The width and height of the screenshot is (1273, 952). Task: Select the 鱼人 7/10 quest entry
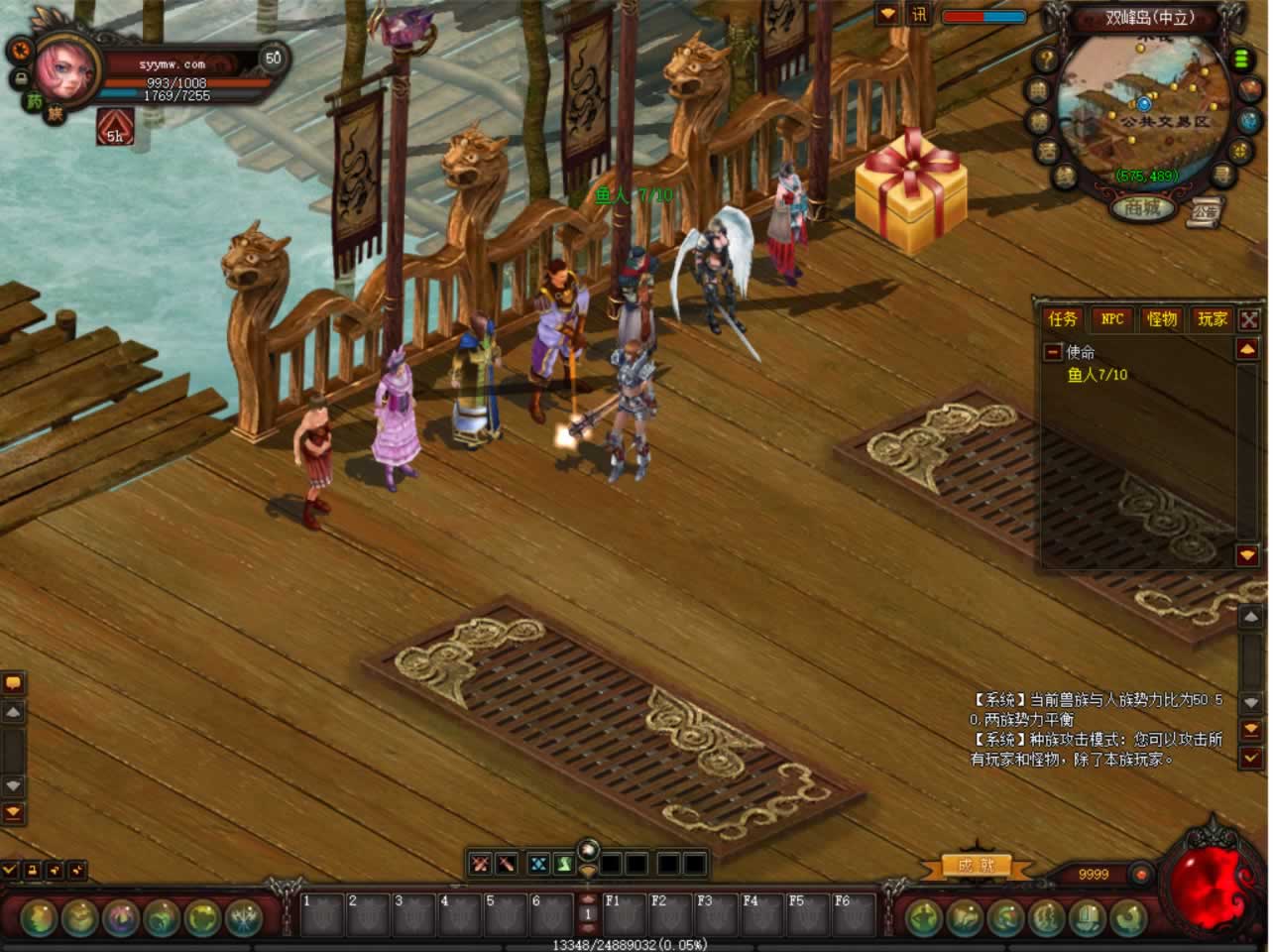[x=1098, y=375]
